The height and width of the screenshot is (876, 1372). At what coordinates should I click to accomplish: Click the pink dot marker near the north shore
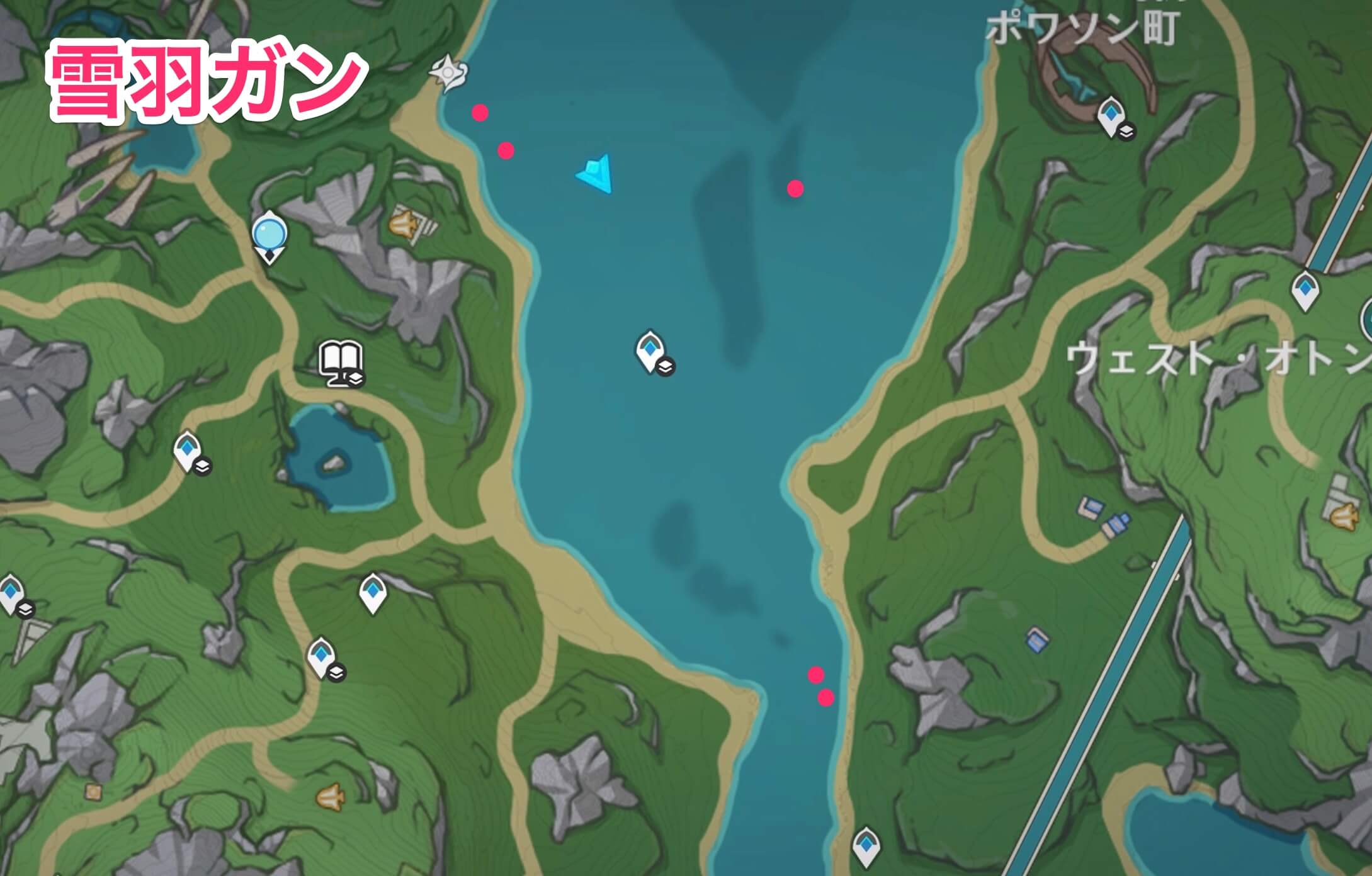point(480,113)
